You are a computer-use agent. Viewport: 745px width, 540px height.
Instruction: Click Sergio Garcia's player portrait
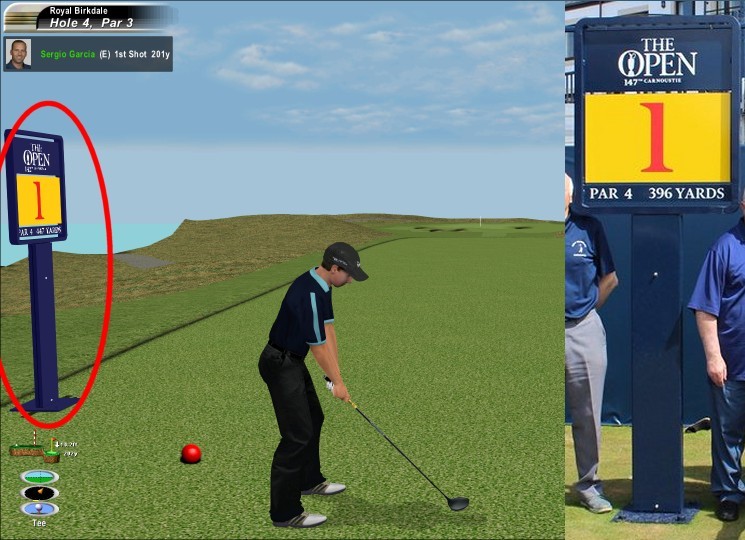point(18,54)
